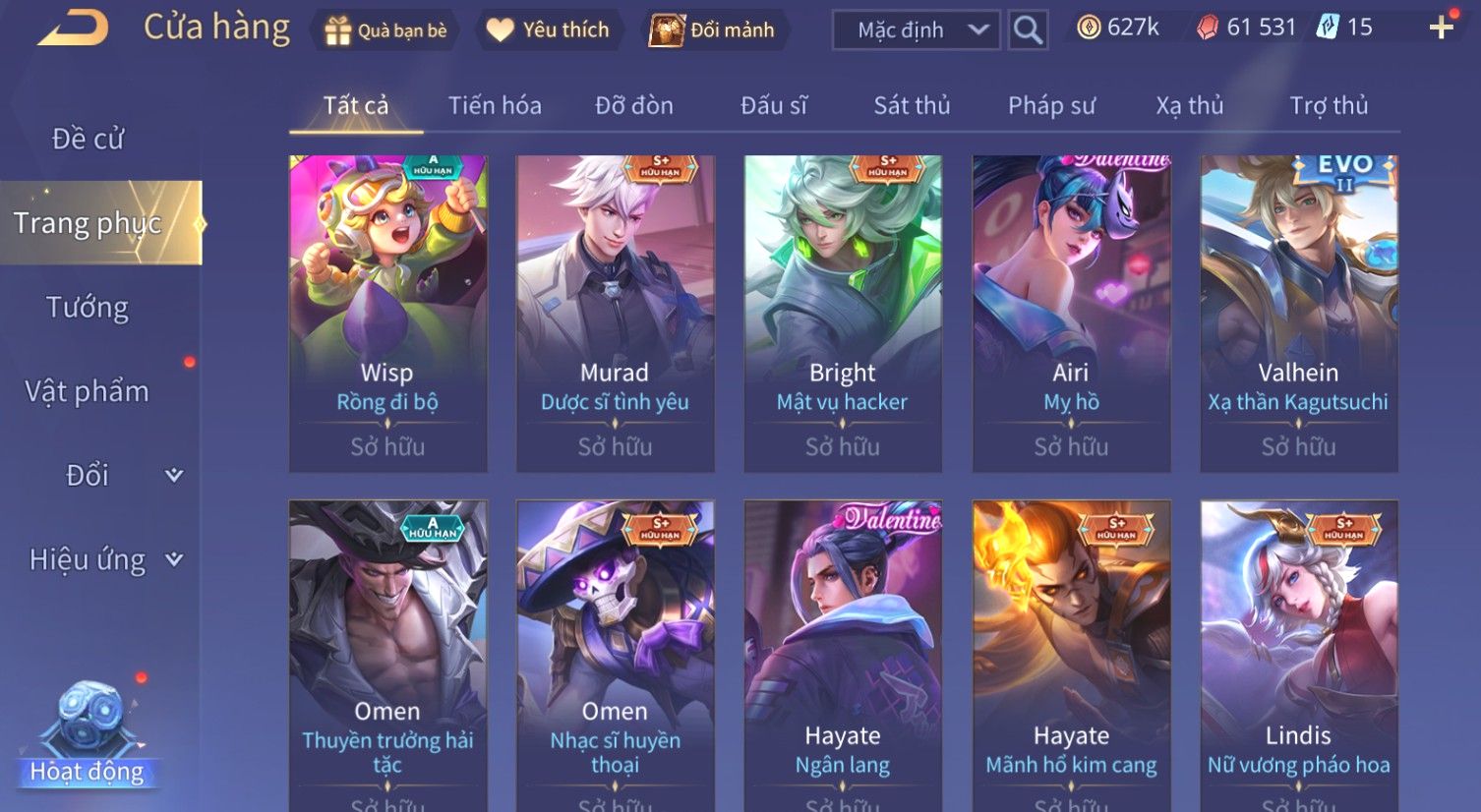Add currency with the plus button
Image resolution: width=1481 pixels, height=812 pixels.
[x=1441, y=28]
